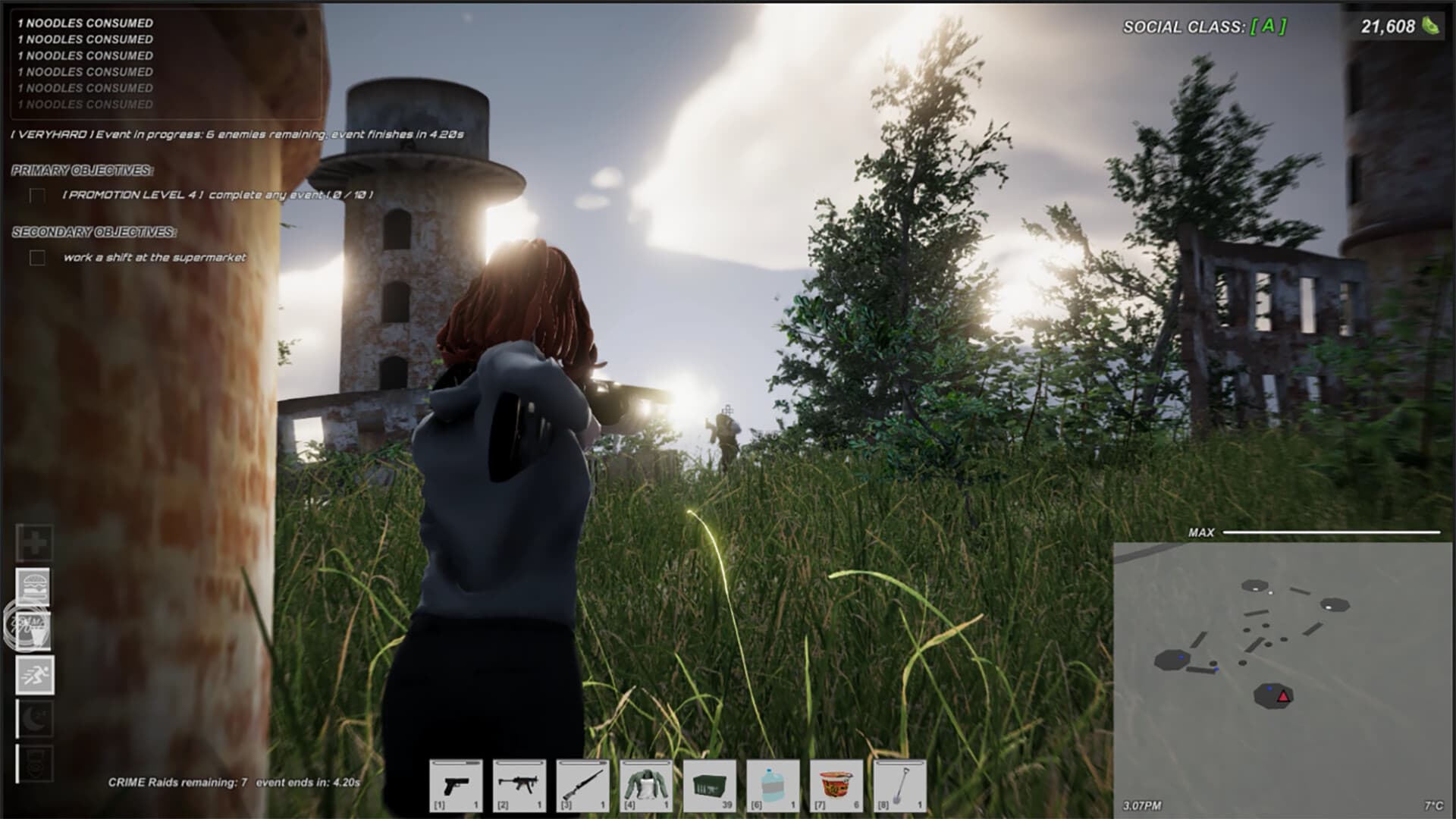The image size is (1456, 819).
Task: Tick the promotion level 4 objective checkbox
Action: [x=37, y=196]
